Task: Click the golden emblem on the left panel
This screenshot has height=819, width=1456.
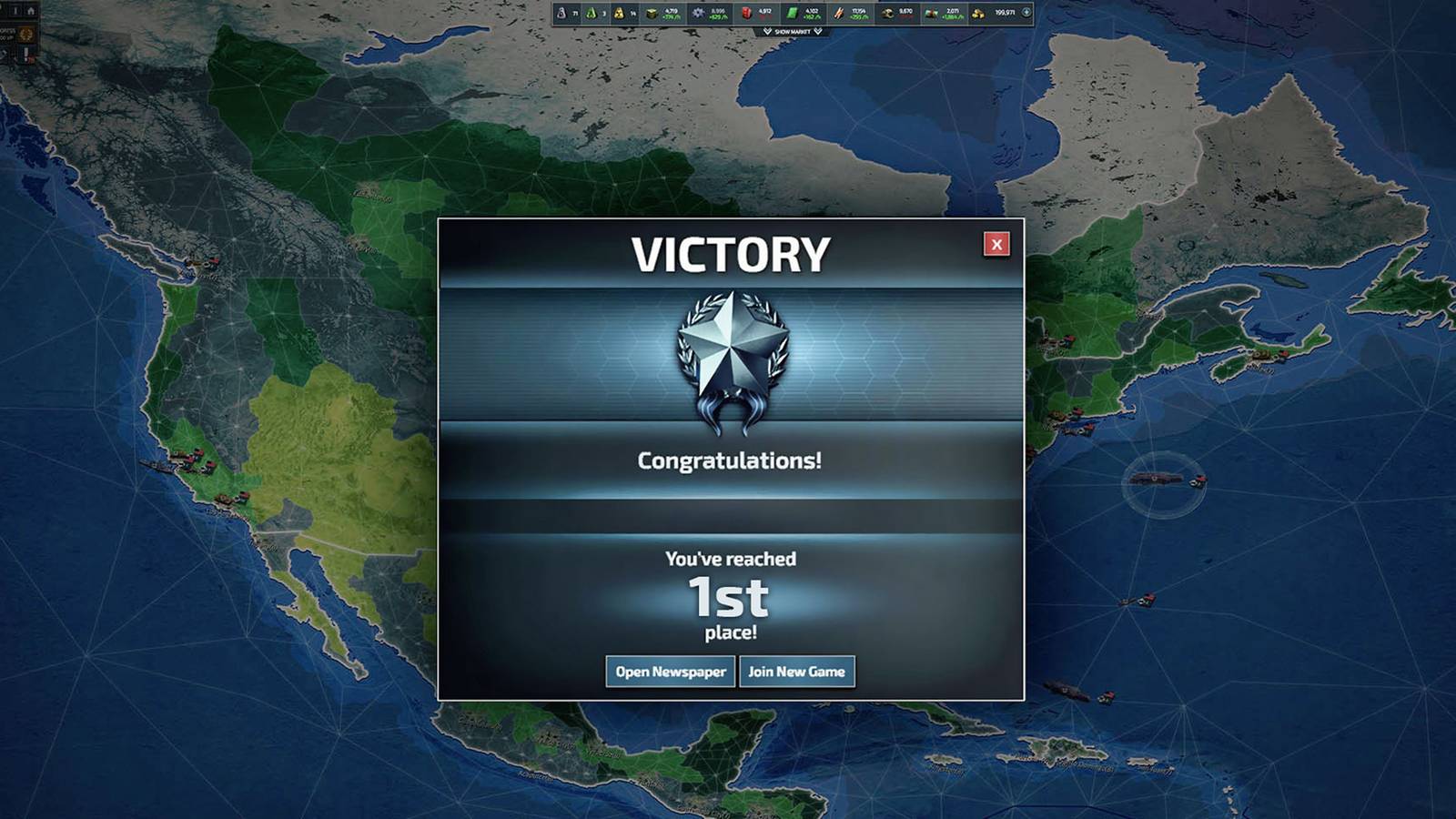Action: pos(26,34)
